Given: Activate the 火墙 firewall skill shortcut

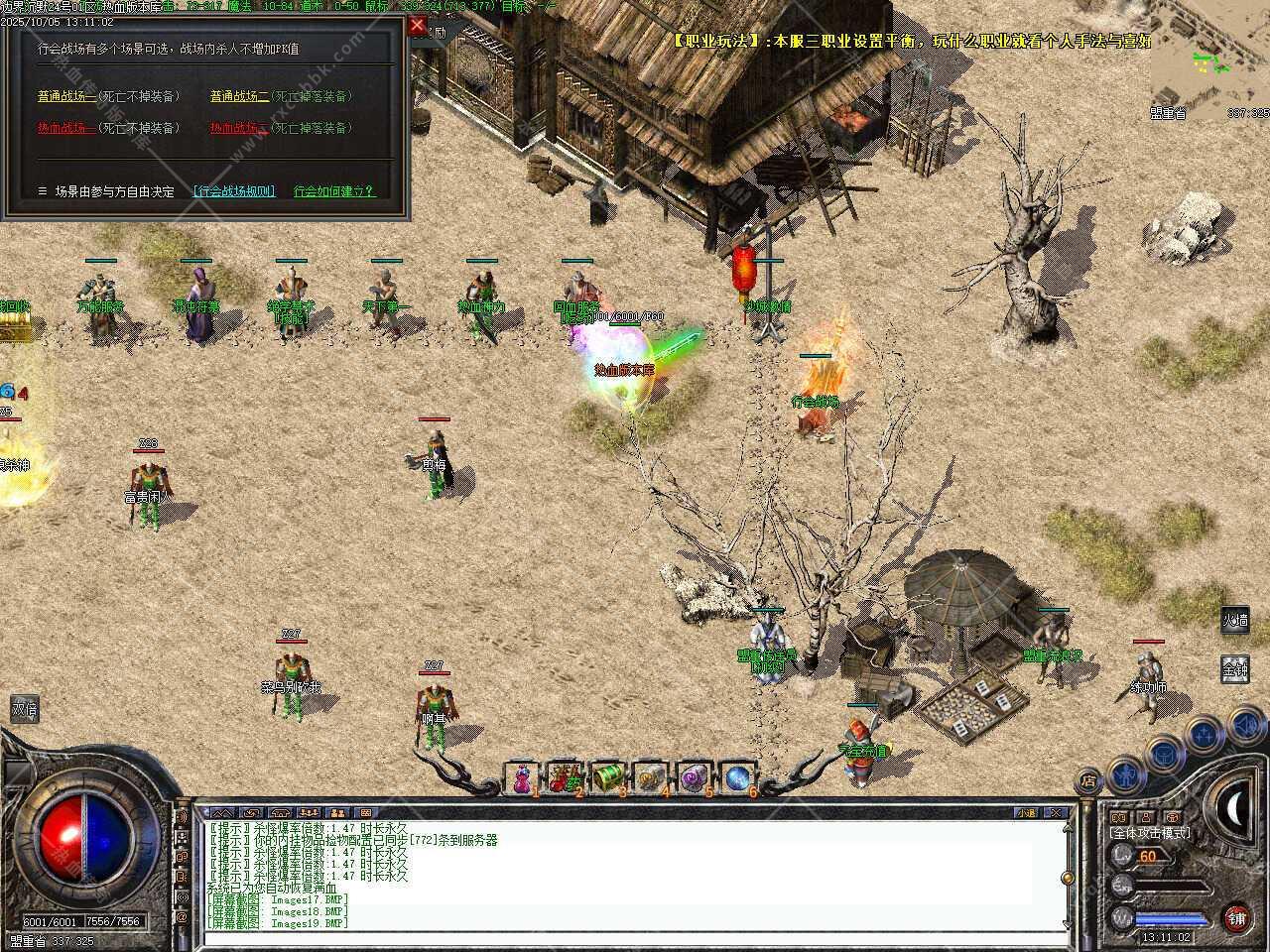Looking at the screenshot, I should (x=1234, y=621).
